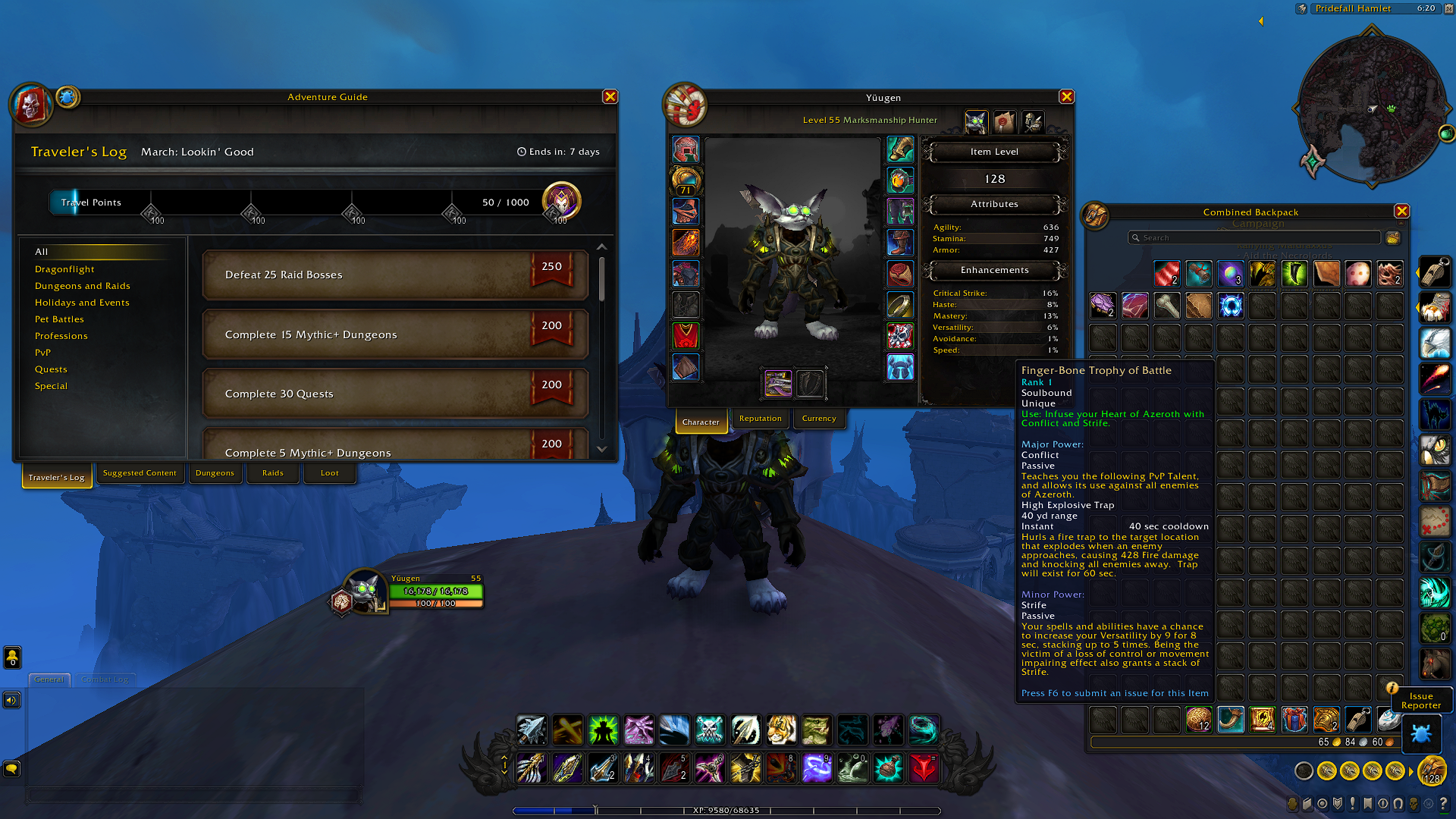Switch to the Currency tab

click(819, 418)
